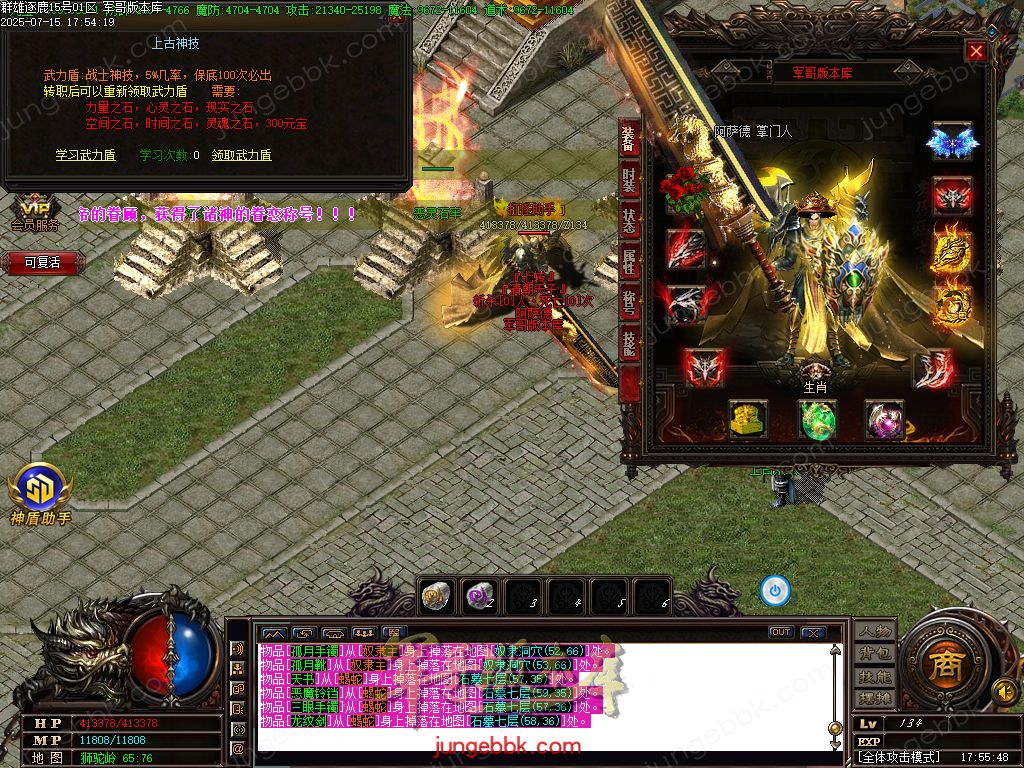Screen dimensions: 1024x768
Task: Select the golden seal equipment slot
Action: (747, 420)
